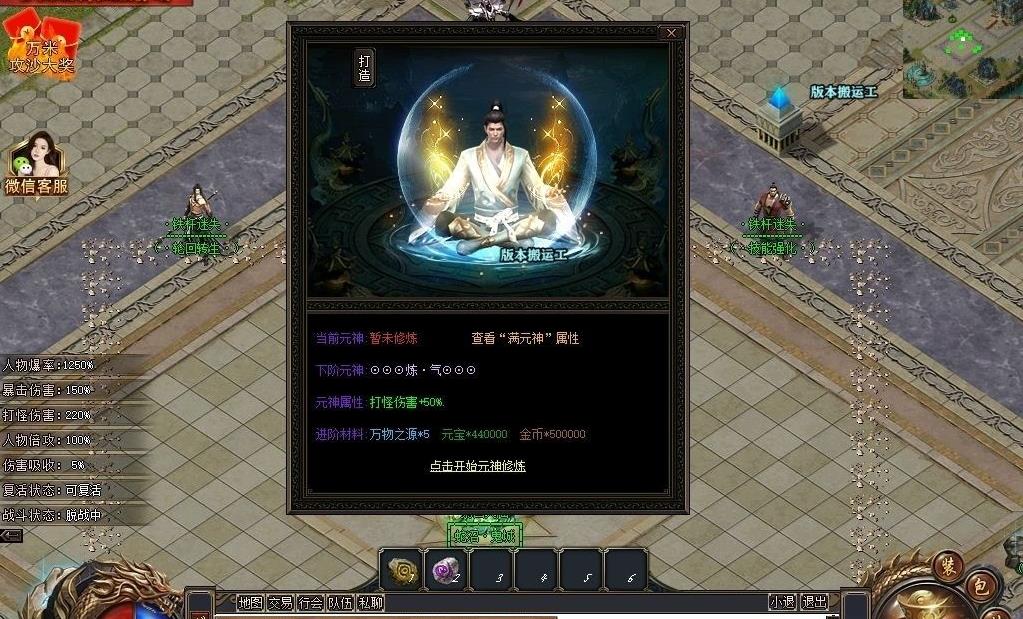Open the 装 equipment round button
The height and width of the screenshot is (619, 1023).
(x=947, y=566)
